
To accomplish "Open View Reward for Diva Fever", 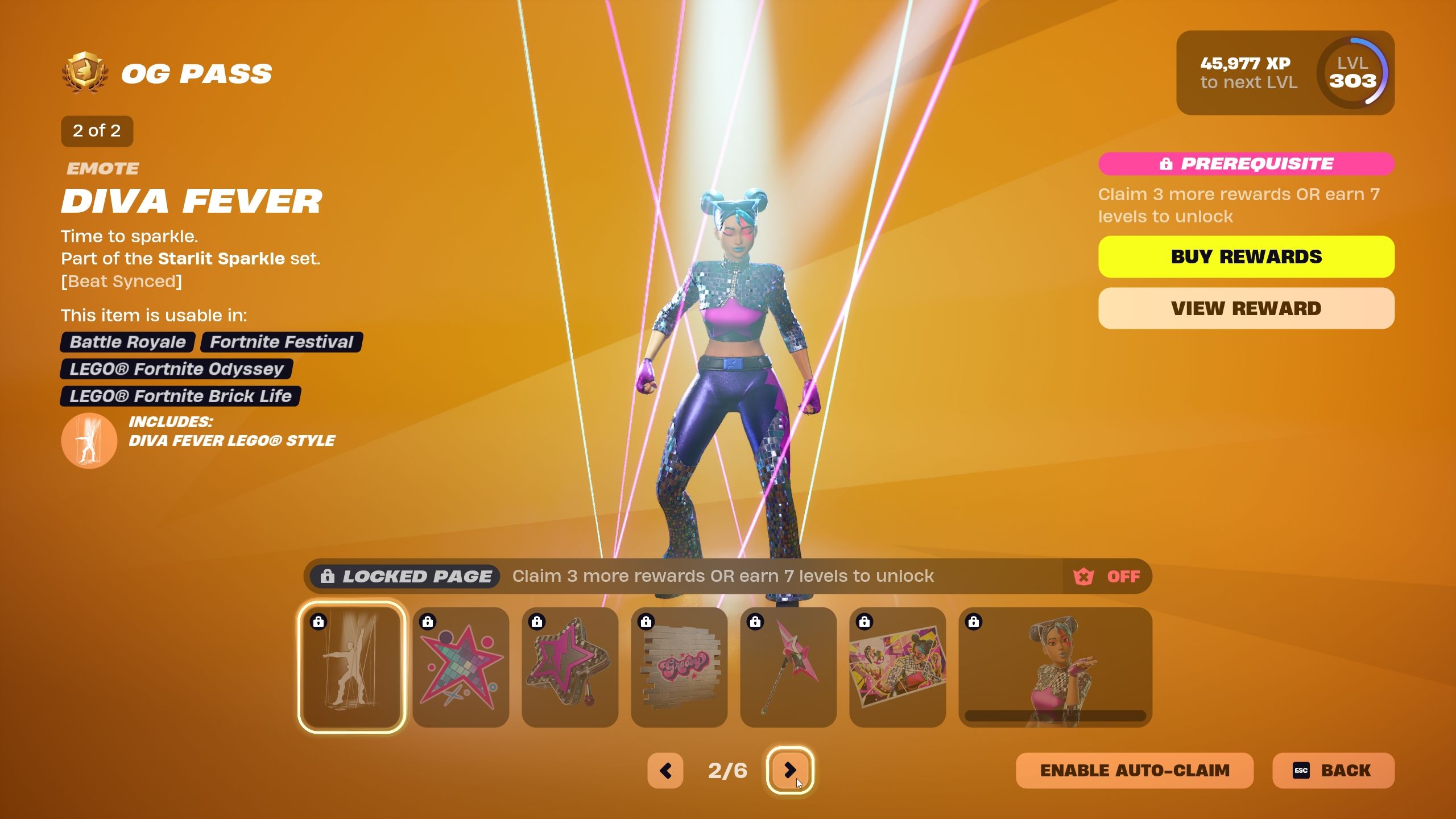I will (x=1246, y=308).
